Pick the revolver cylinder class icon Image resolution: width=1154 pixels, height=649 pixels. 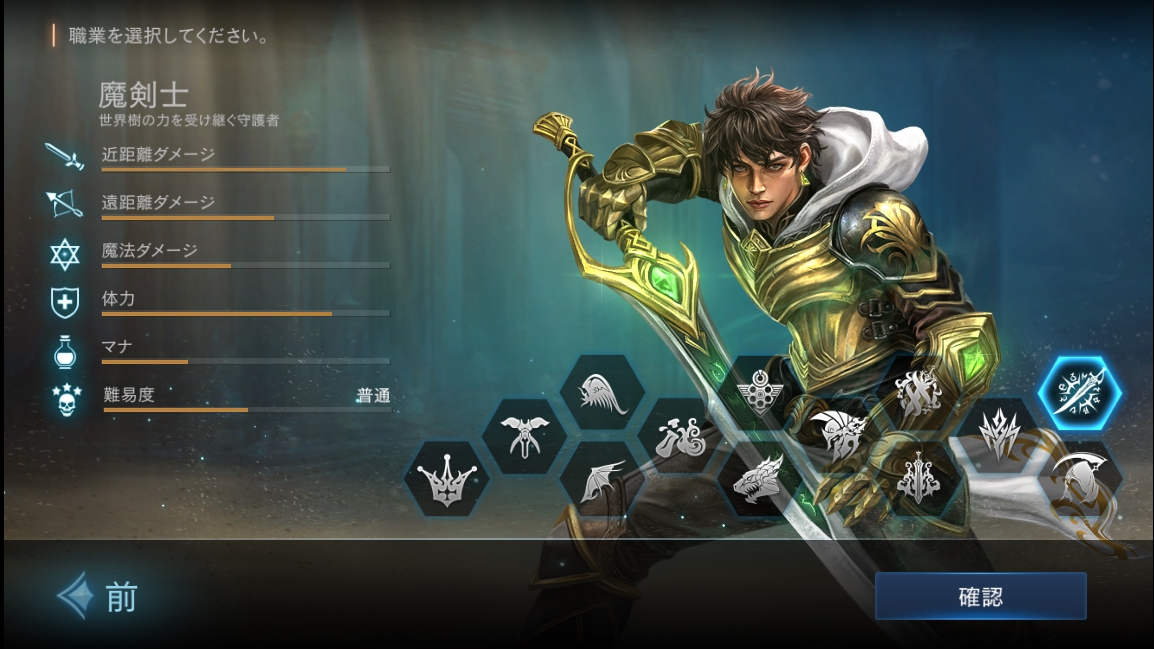[x=758, y=388]
